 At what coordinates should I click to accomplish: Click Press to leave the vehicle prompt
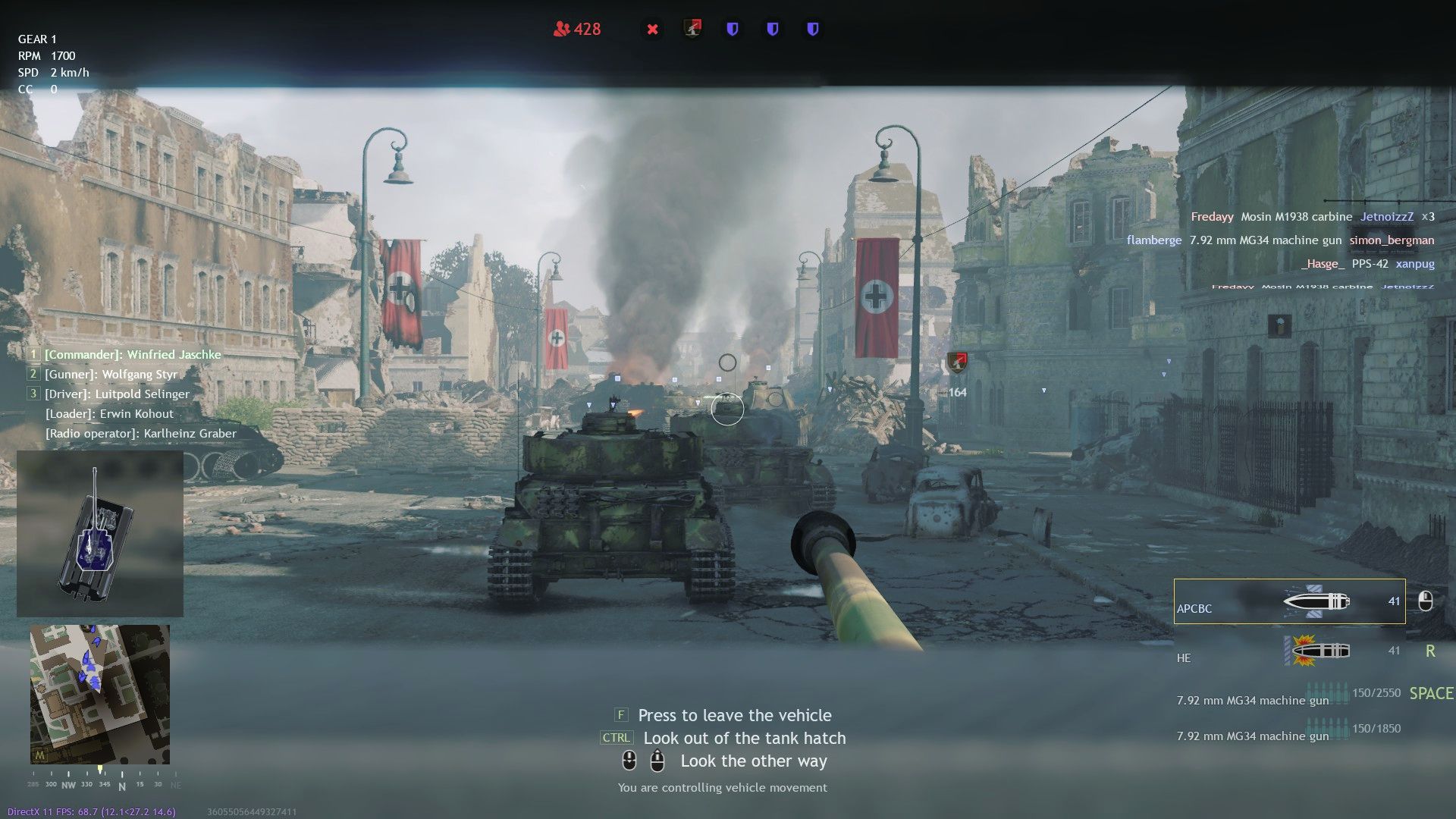click(x=733, y=715)
